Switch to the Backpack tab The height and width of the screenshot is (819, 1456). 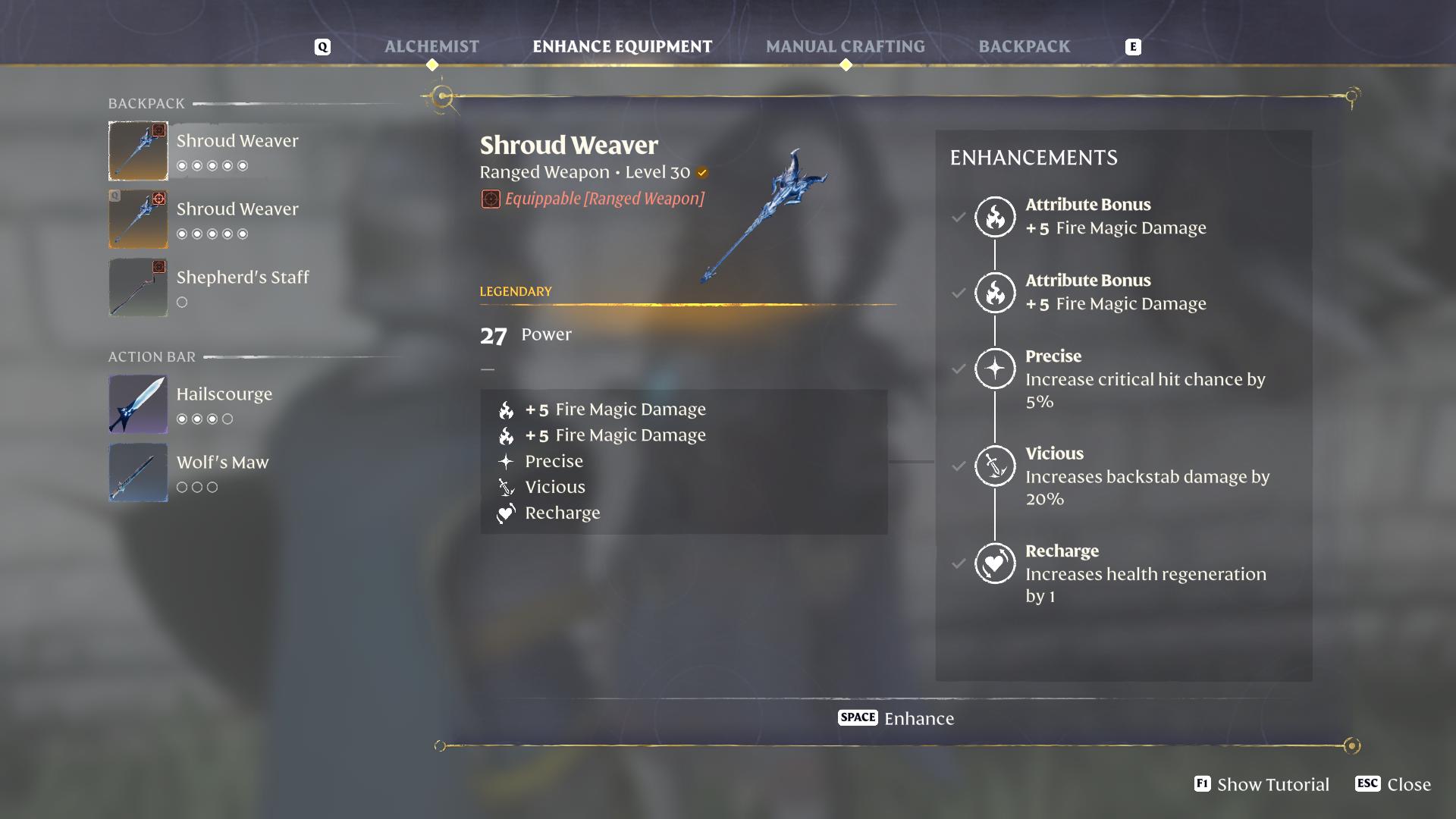pos(1024,46)
